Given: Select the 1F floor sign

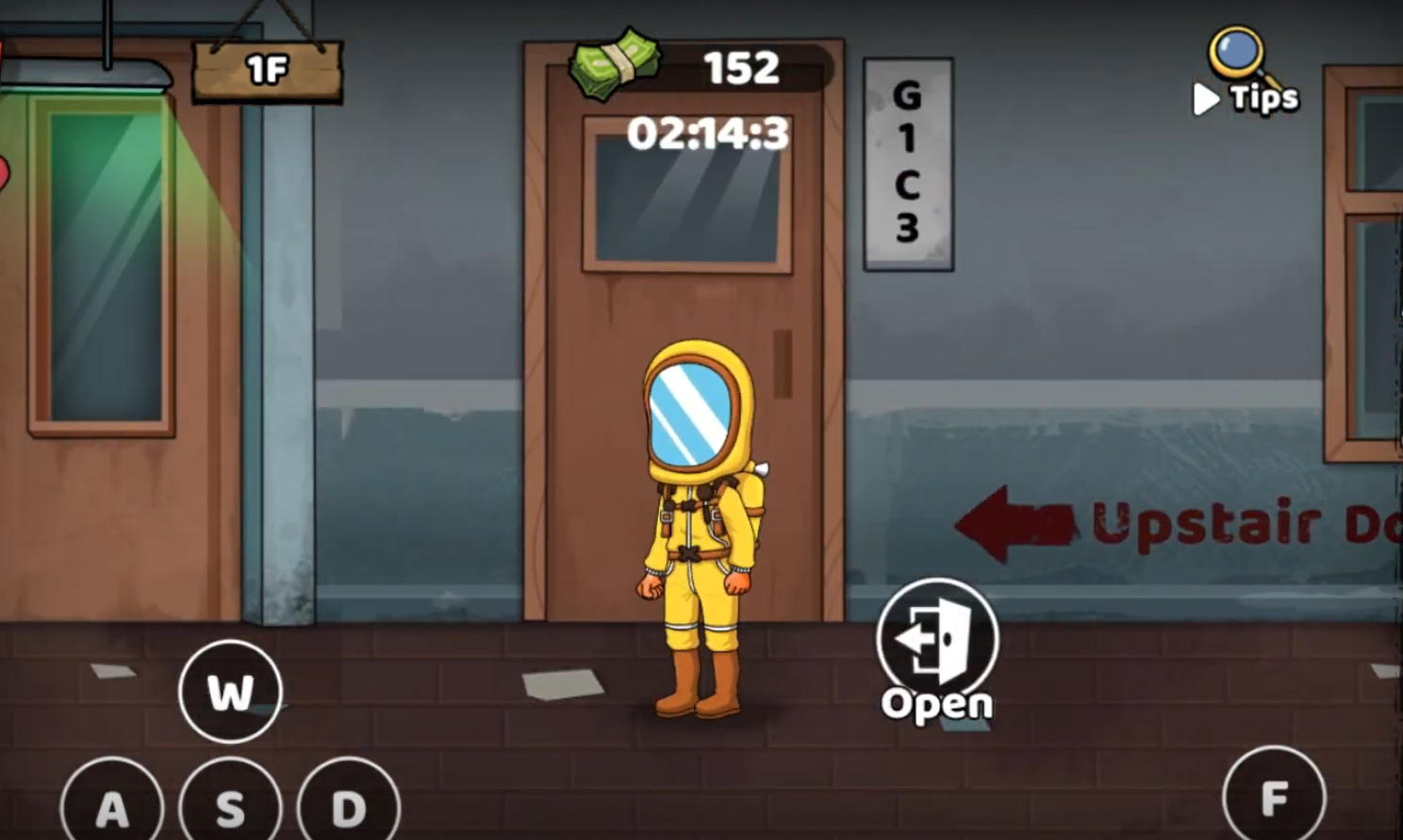Looking at the screenshot, I should tap(265, 68).
